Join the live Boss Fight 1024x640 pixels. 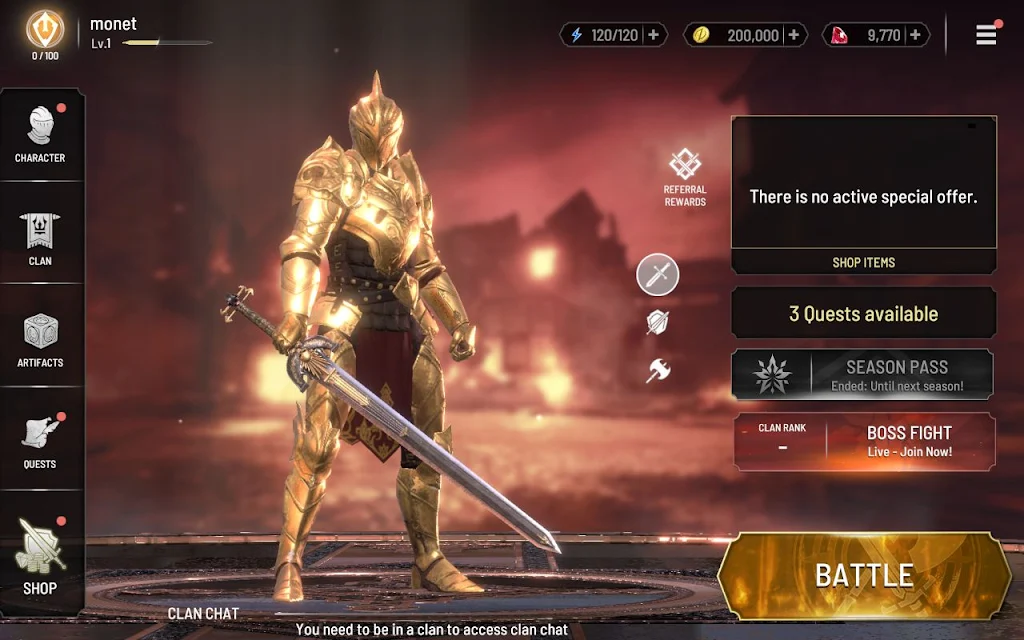click(x=908, y=442)
